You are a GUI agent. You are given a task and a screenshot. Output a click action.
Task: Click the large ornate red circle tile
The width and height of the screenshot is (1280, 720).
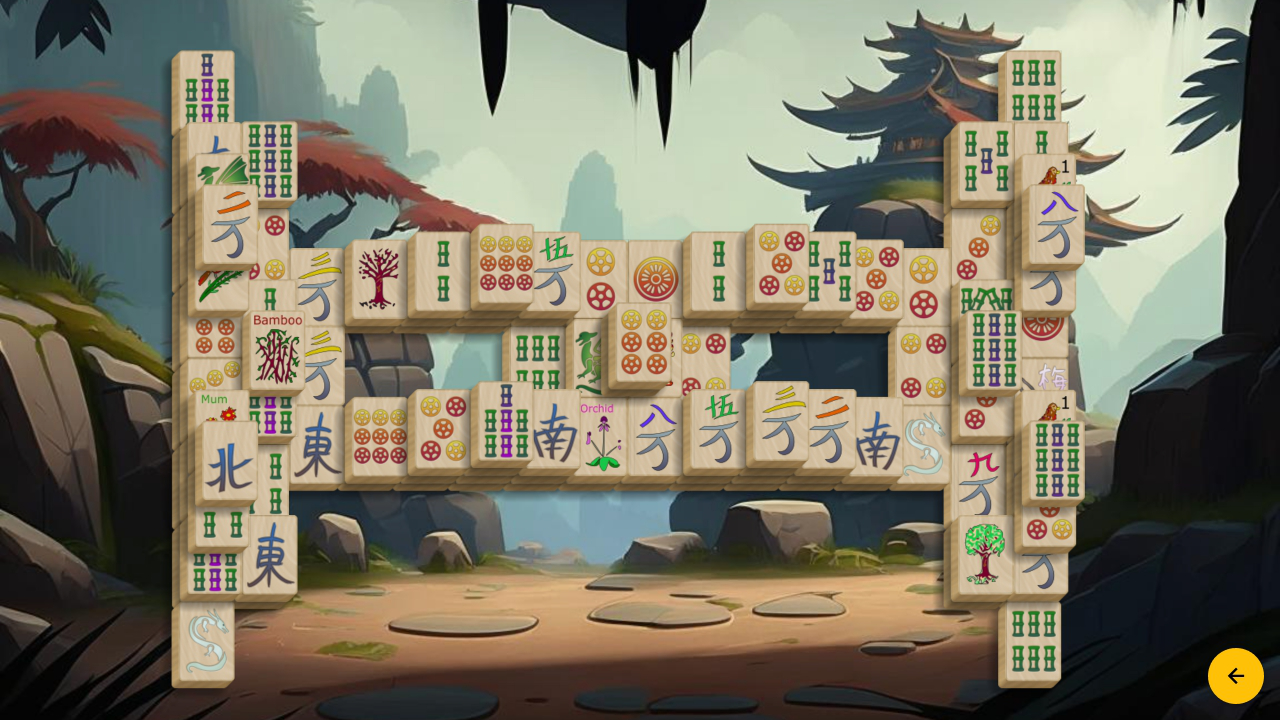point(653,275)
